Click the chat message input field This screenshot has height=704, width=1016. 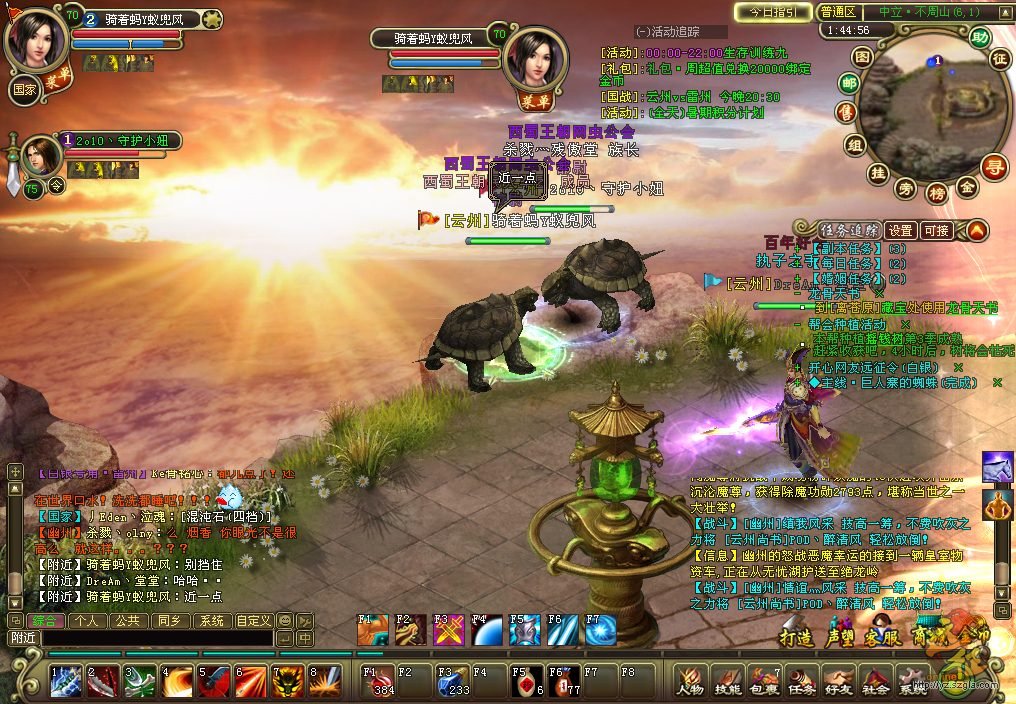[x=155, y=637]
